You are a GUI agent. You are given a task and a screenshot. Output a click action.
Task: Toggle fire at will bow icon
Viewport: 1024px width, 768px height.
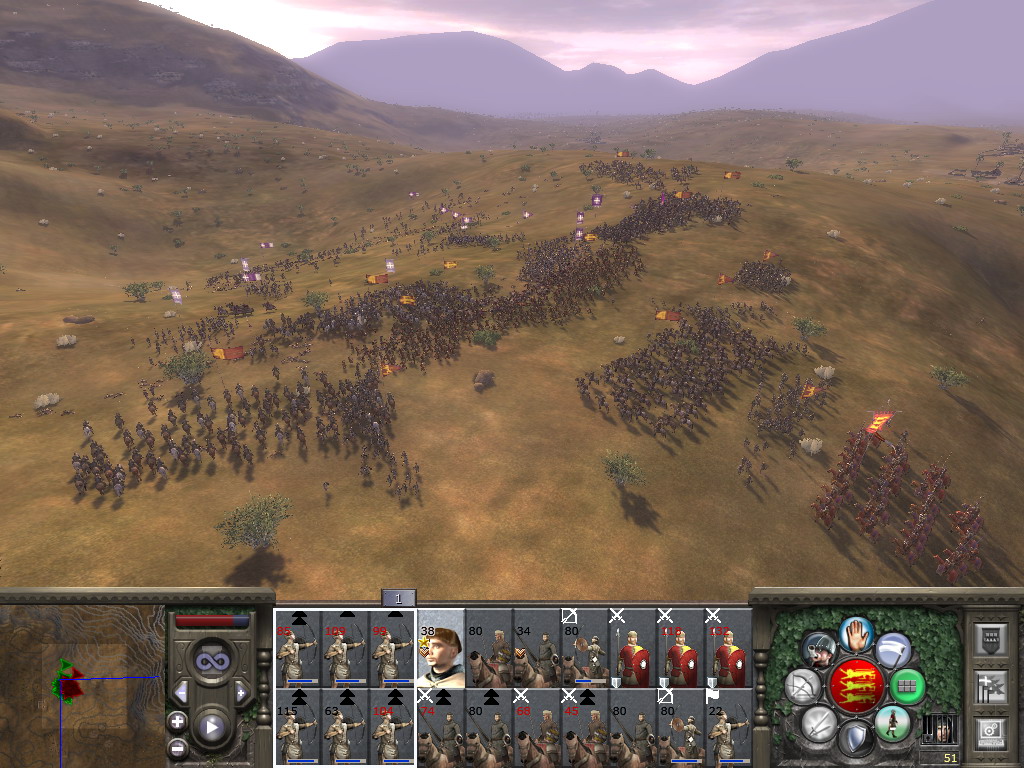pos(802,686)
